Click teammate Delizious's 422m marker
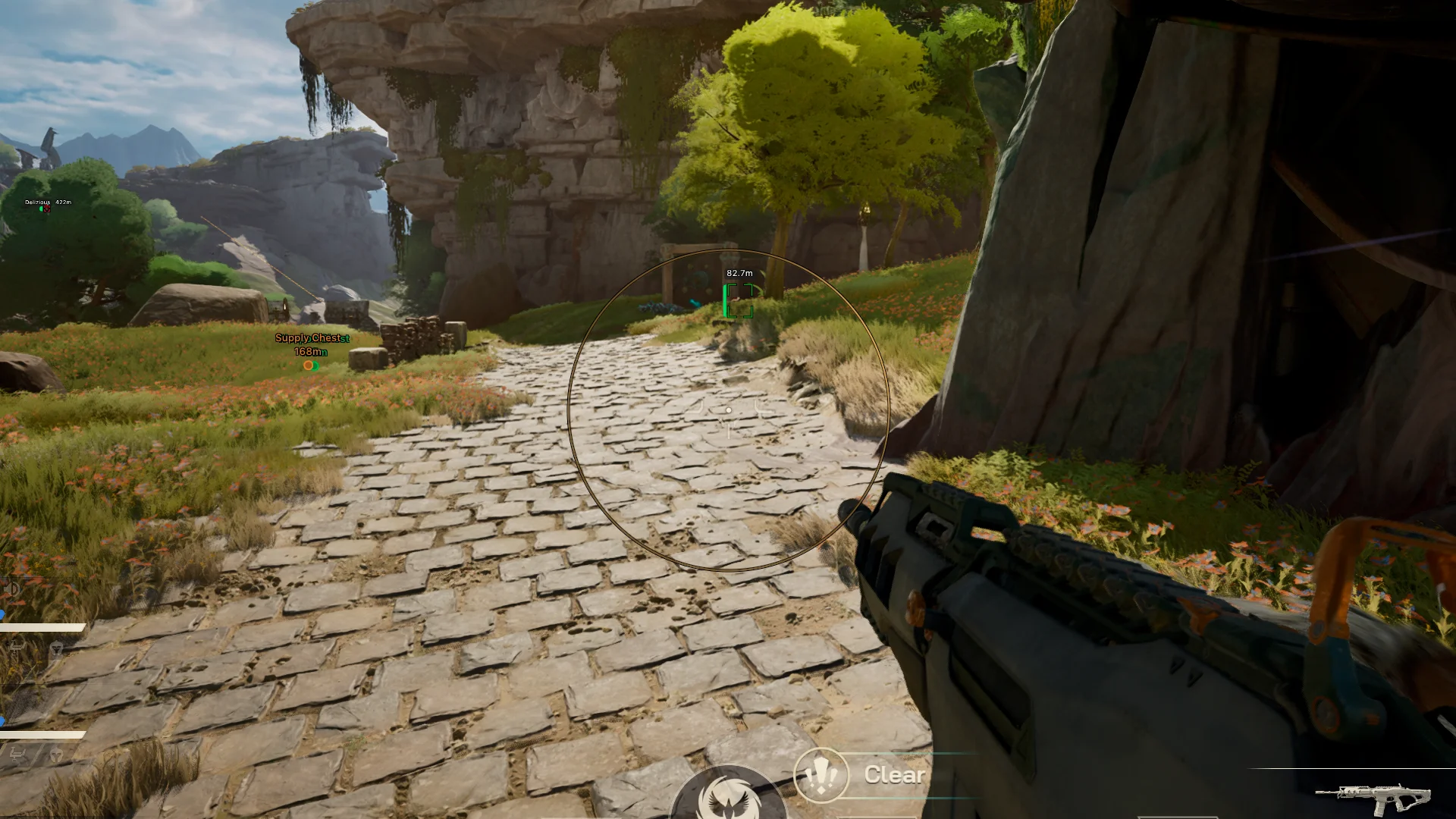This screenshot has height=819, width=1456. click(45, 209)
